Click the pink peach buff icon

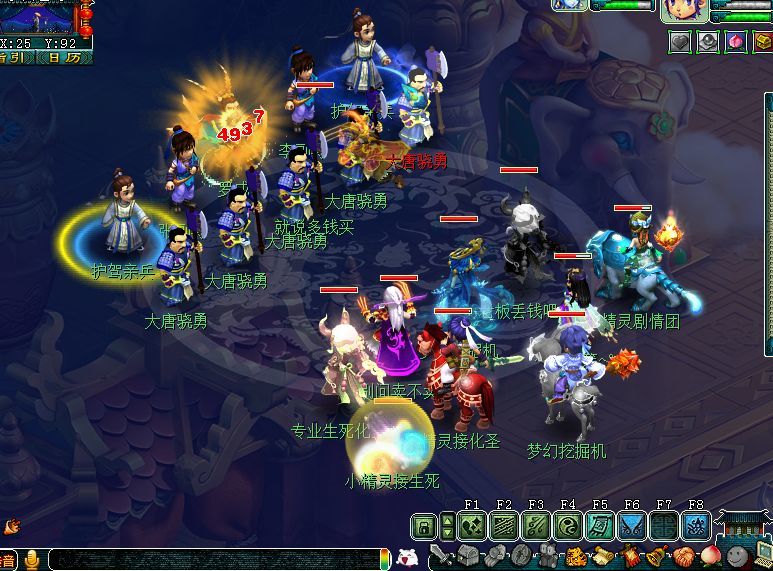tap(735, 42)
